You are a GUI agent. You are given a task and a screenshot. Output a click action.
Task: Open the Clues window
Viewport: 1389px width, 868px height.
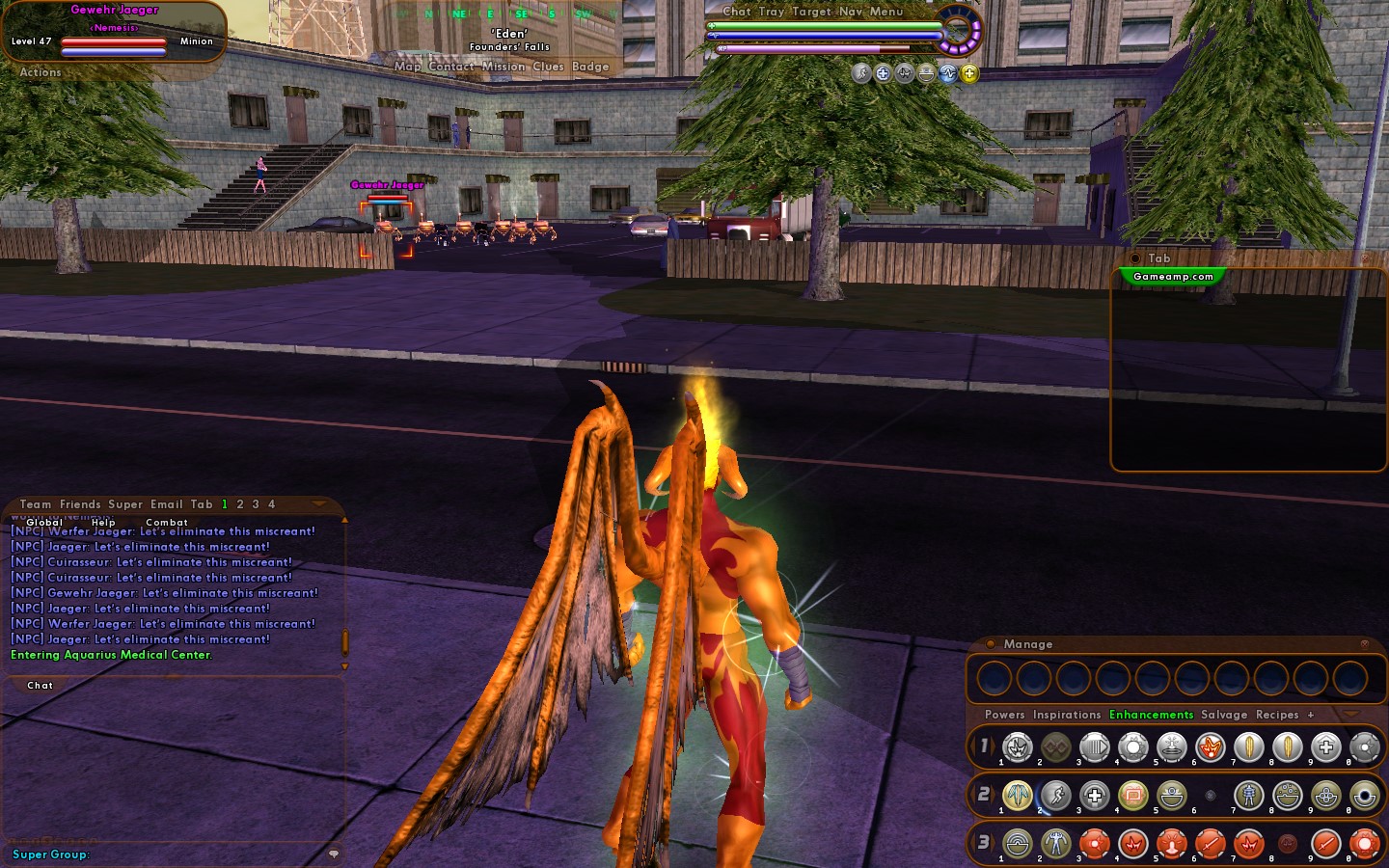(548, 67)
